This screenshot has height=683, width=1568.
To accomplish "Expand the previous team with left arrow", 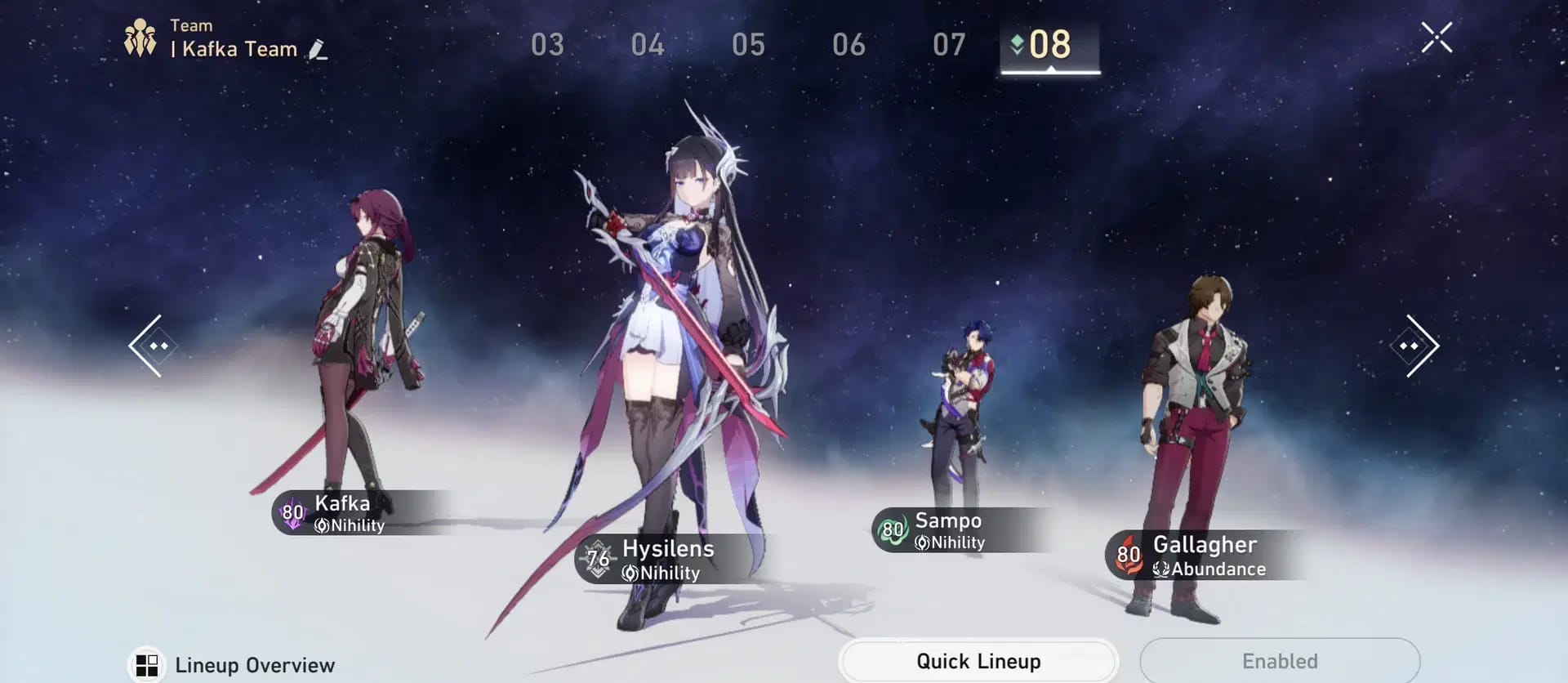I will 152,345.
